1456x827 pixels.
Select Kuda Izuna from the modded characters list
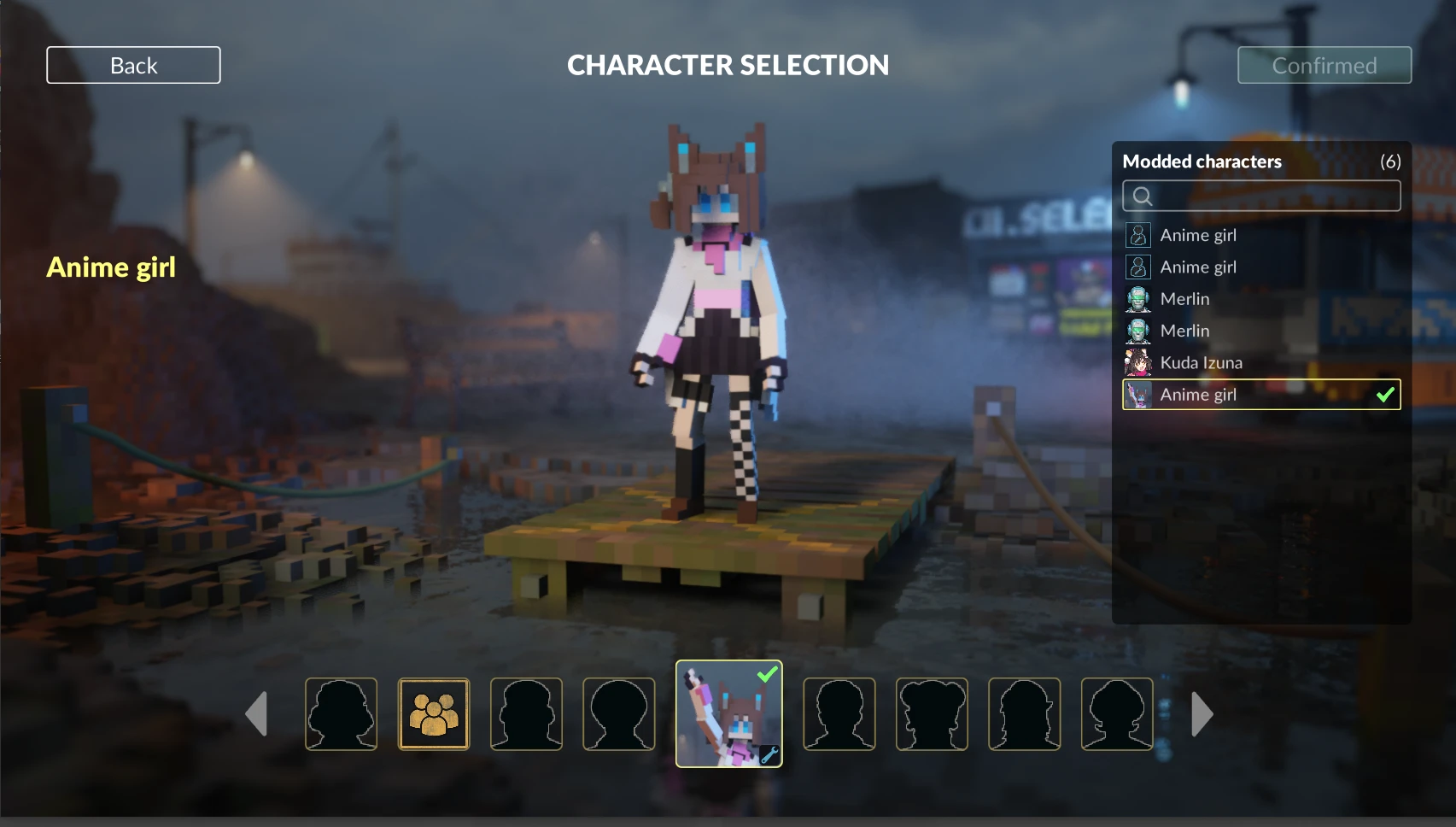point(1200,362)
